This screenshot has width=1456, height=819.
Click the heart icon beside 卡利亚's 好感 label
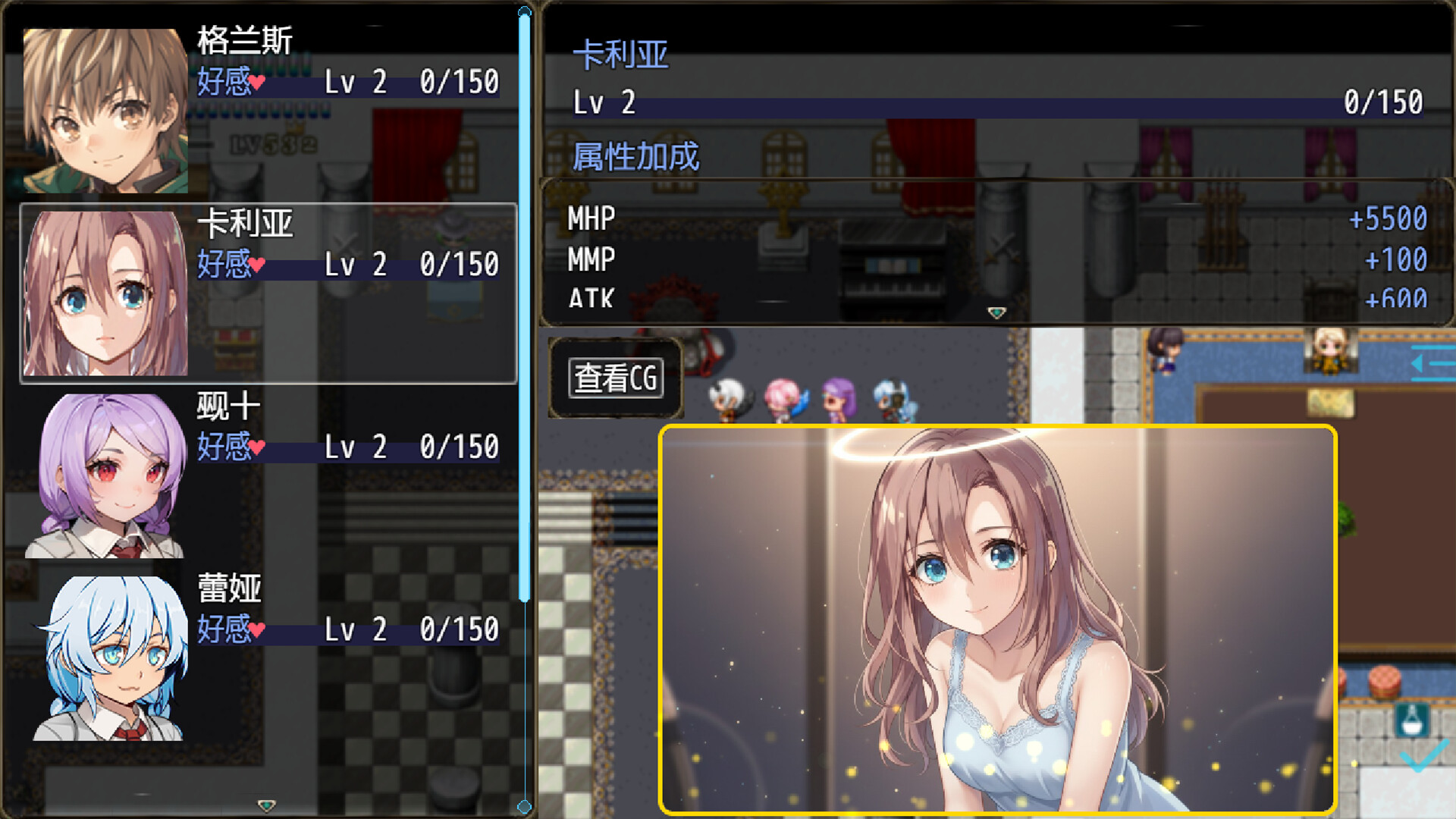click(x=258, y=264)
